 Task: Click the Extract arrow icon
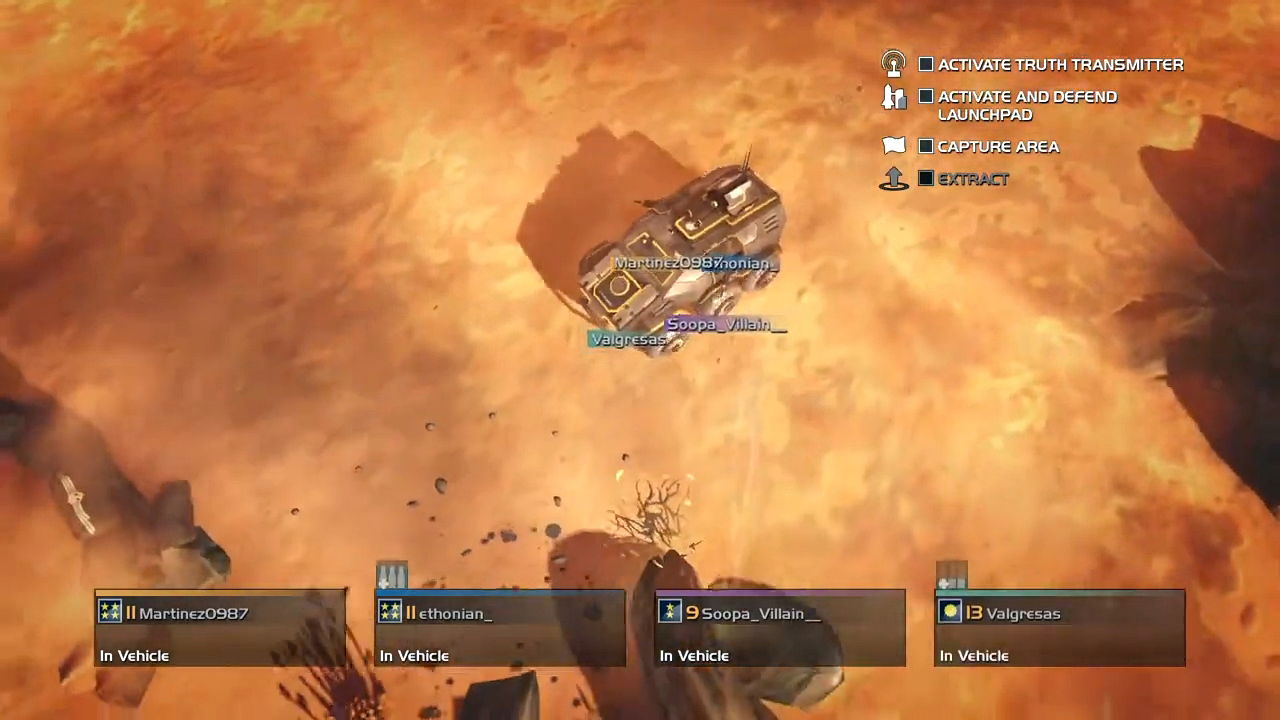pos(893,179)
